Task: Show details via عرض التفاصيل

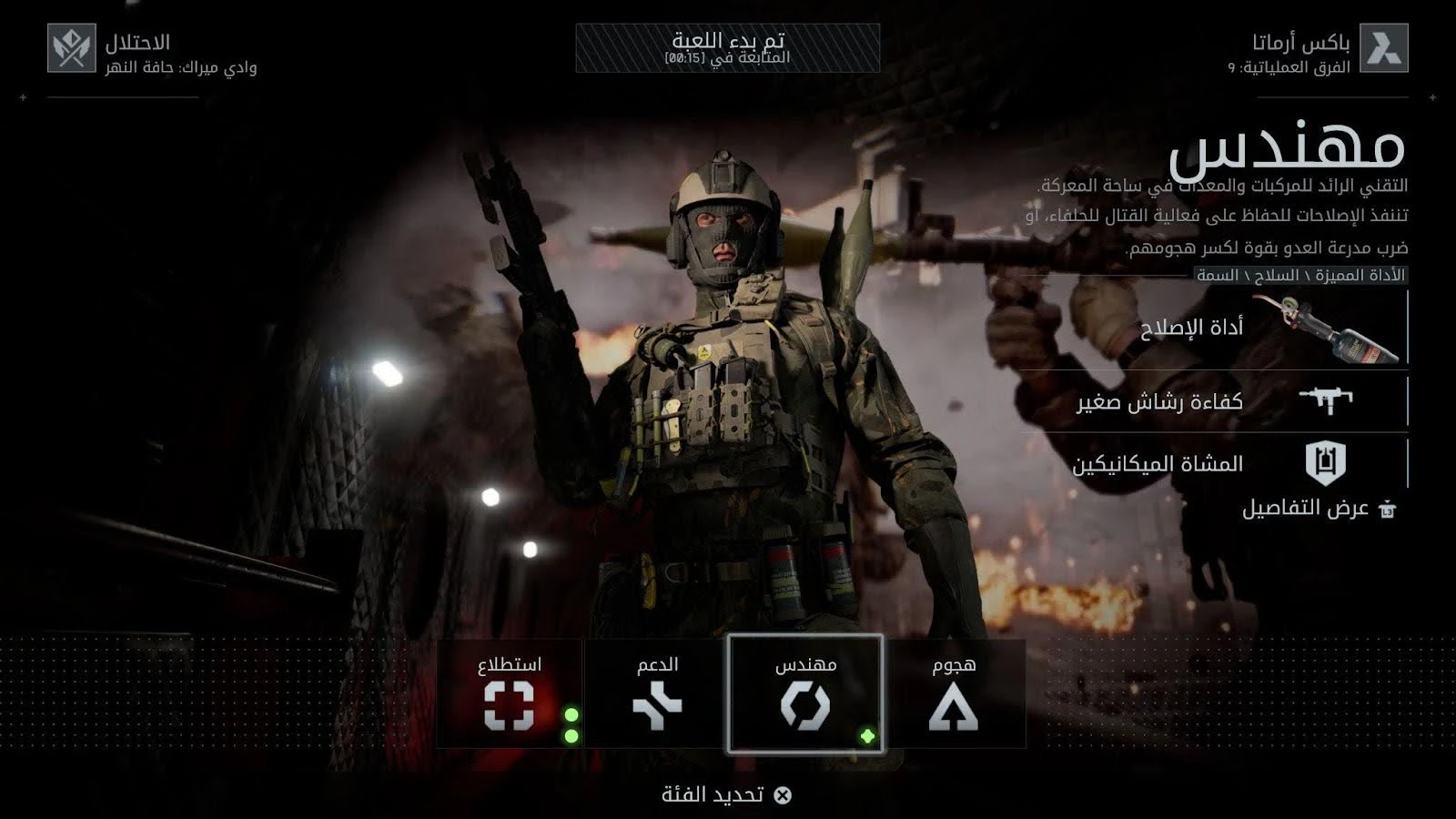Action: [1318, 509]
